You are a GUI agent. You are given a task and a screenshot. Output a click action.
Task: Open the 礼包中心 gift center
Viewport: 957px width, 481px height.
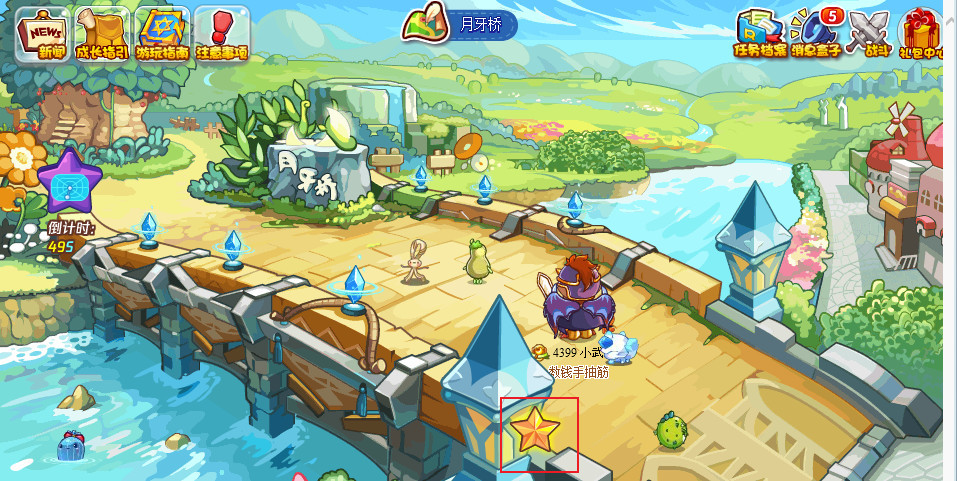tap(922, 33)
